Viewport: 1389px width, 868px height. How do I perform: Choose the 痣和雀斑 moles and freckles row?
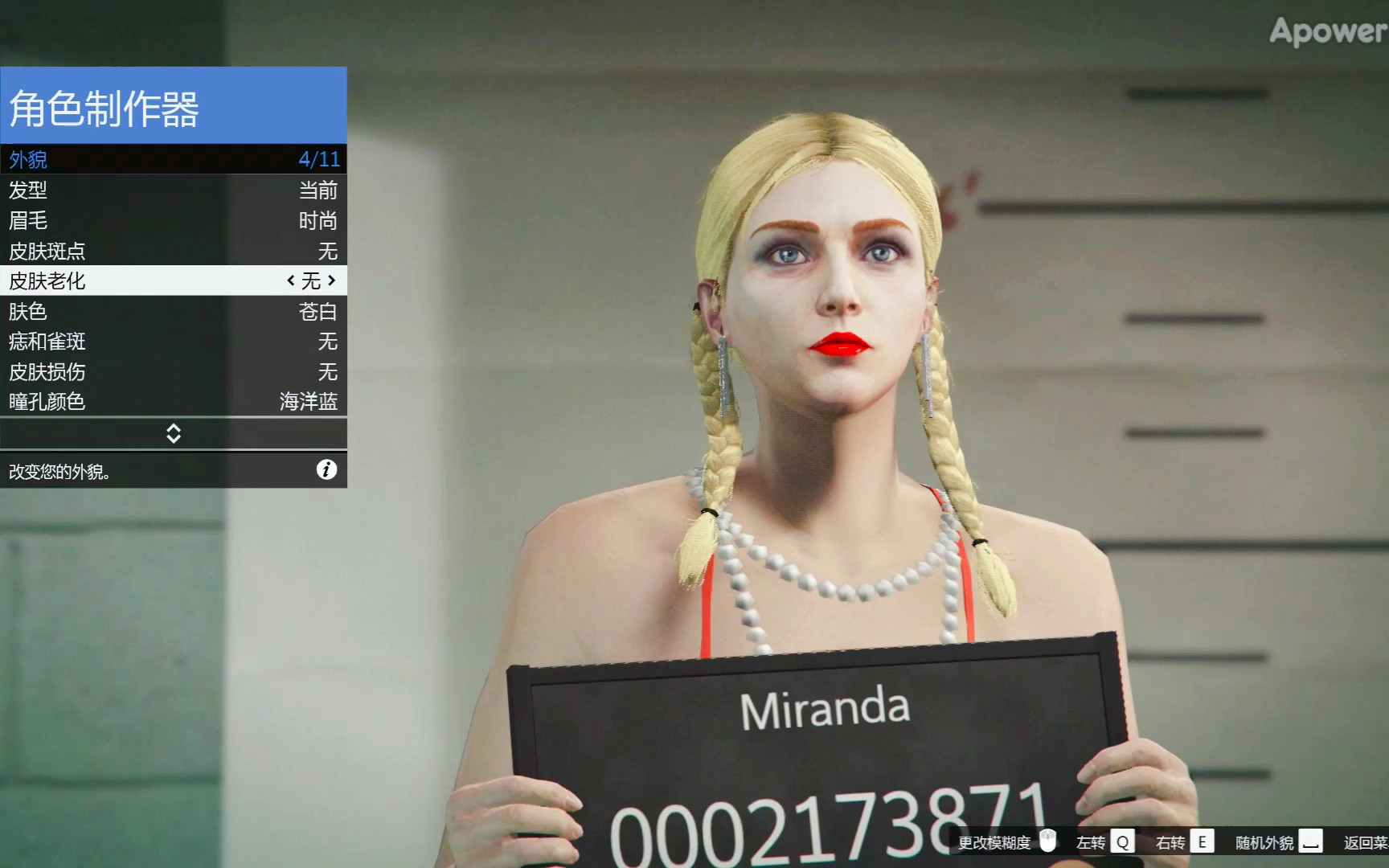[173, 342]
